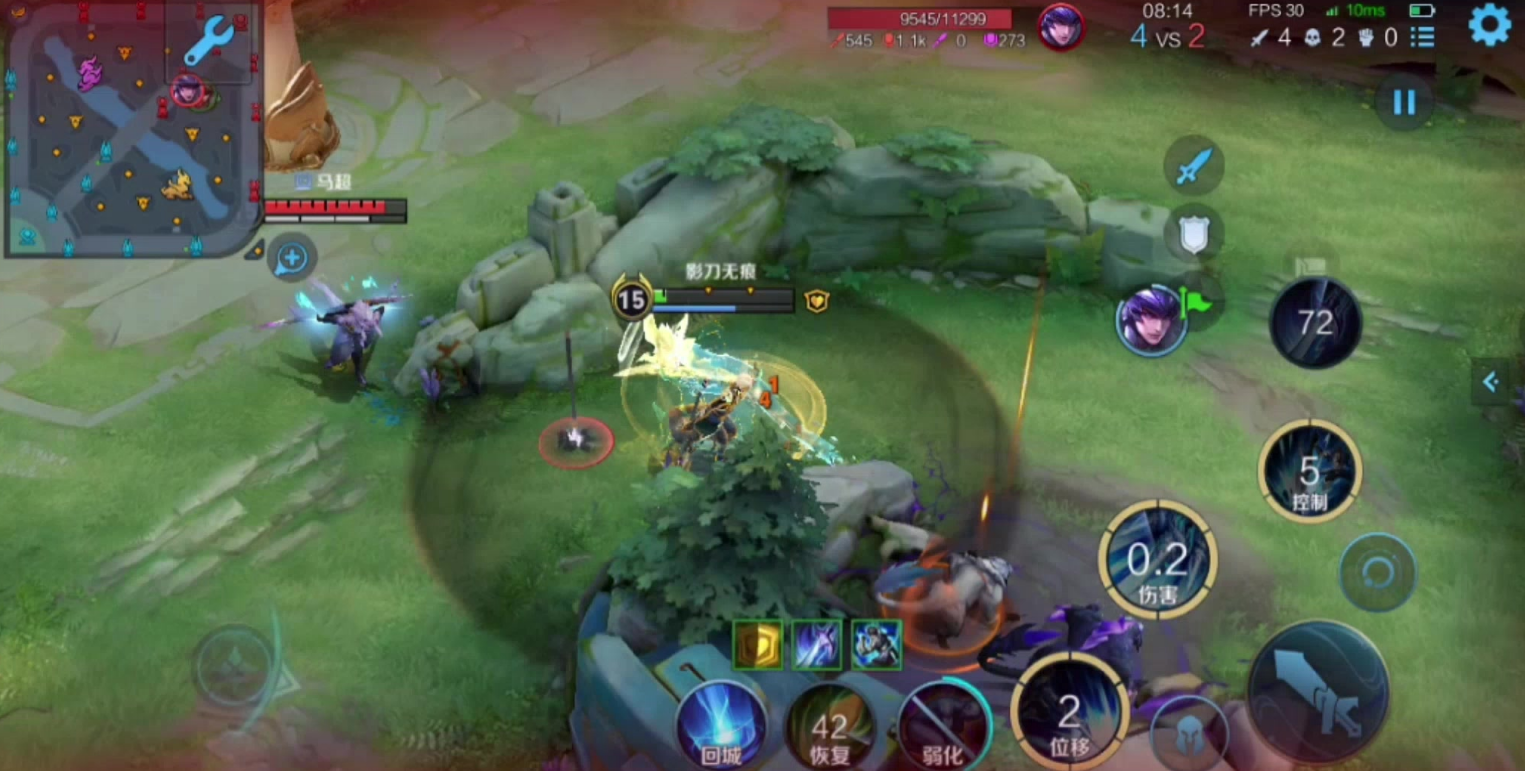Tap the blue sword attack-mode icon
Viewport: 1525px width, 771px height.
coord(1194,165)
